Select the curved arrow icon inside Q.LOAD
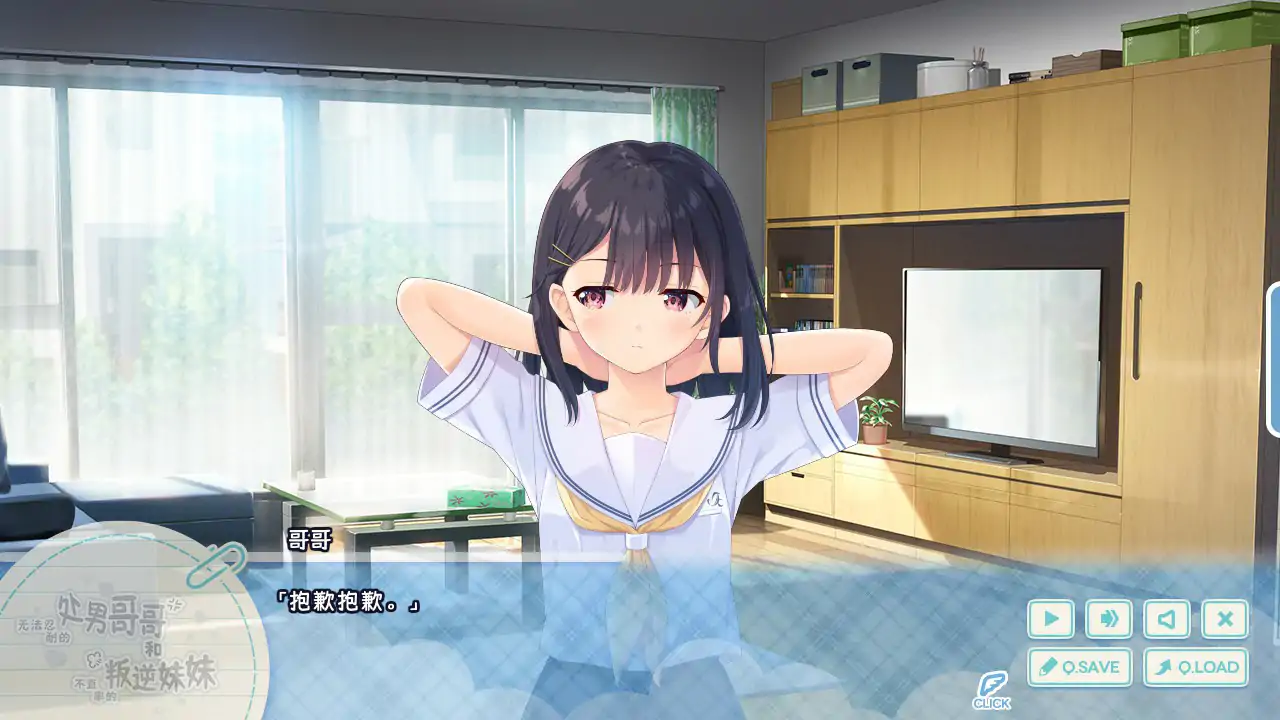 click(x=1167, y=666)
